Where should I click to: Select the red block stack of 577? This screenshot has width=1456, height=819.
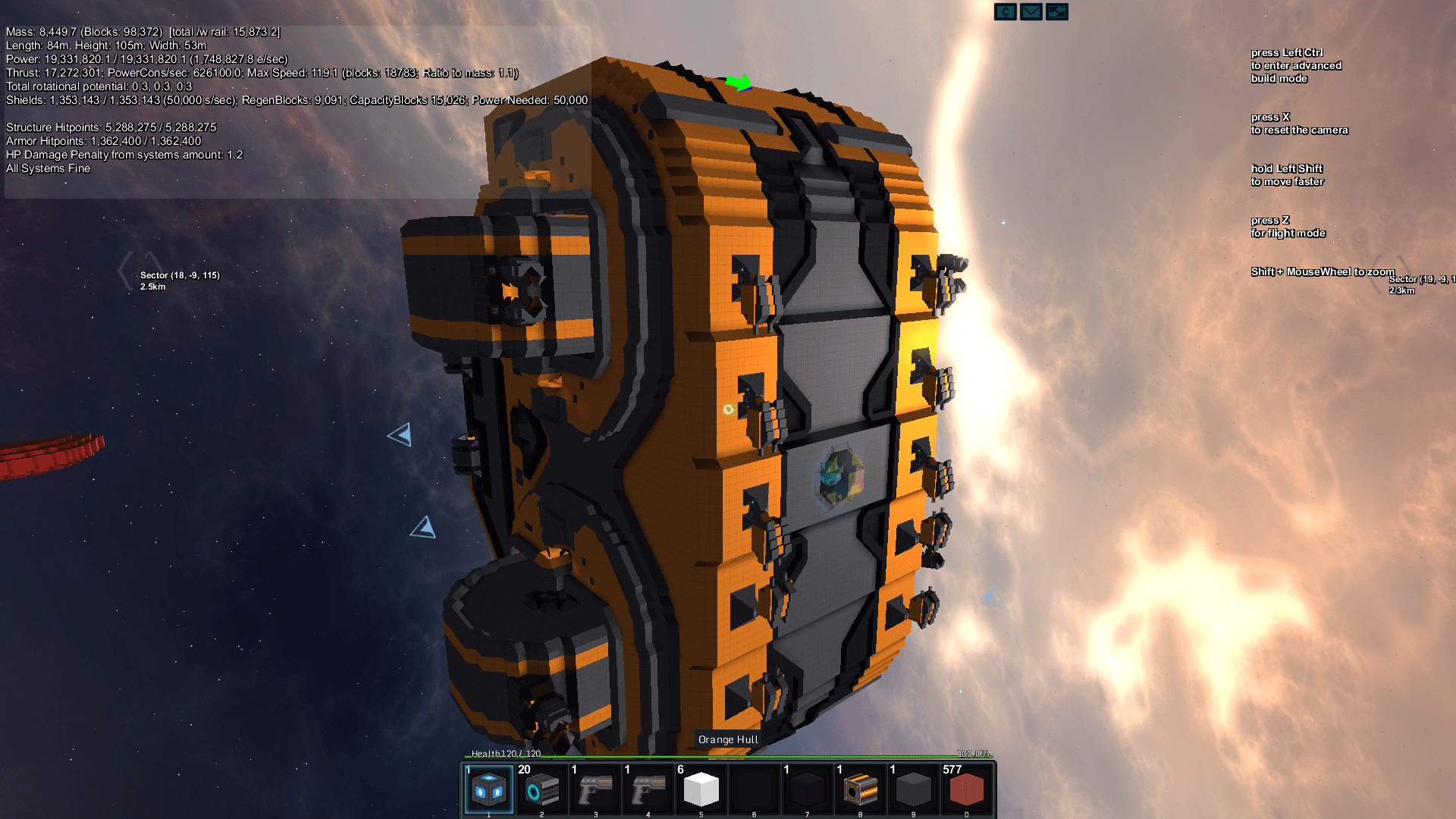[x=967, y=789]
